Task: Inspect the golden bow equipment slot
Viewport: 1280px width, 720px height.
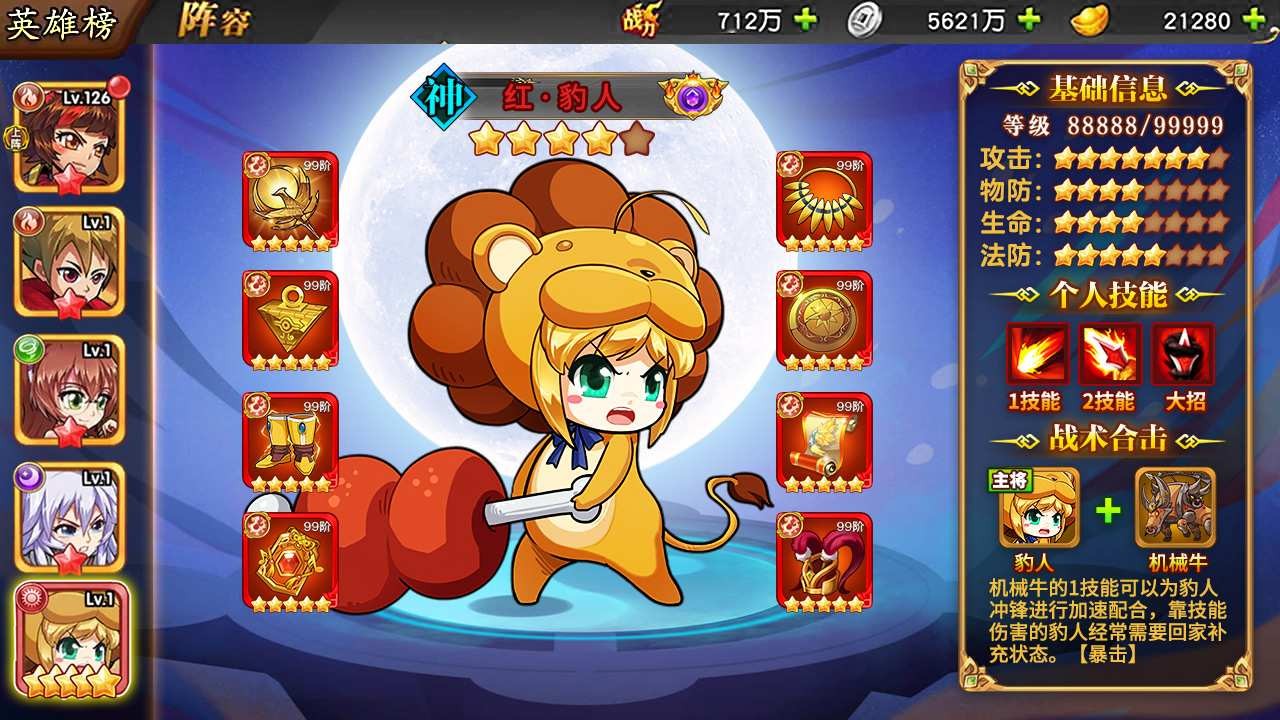Action: coord(290,200)
